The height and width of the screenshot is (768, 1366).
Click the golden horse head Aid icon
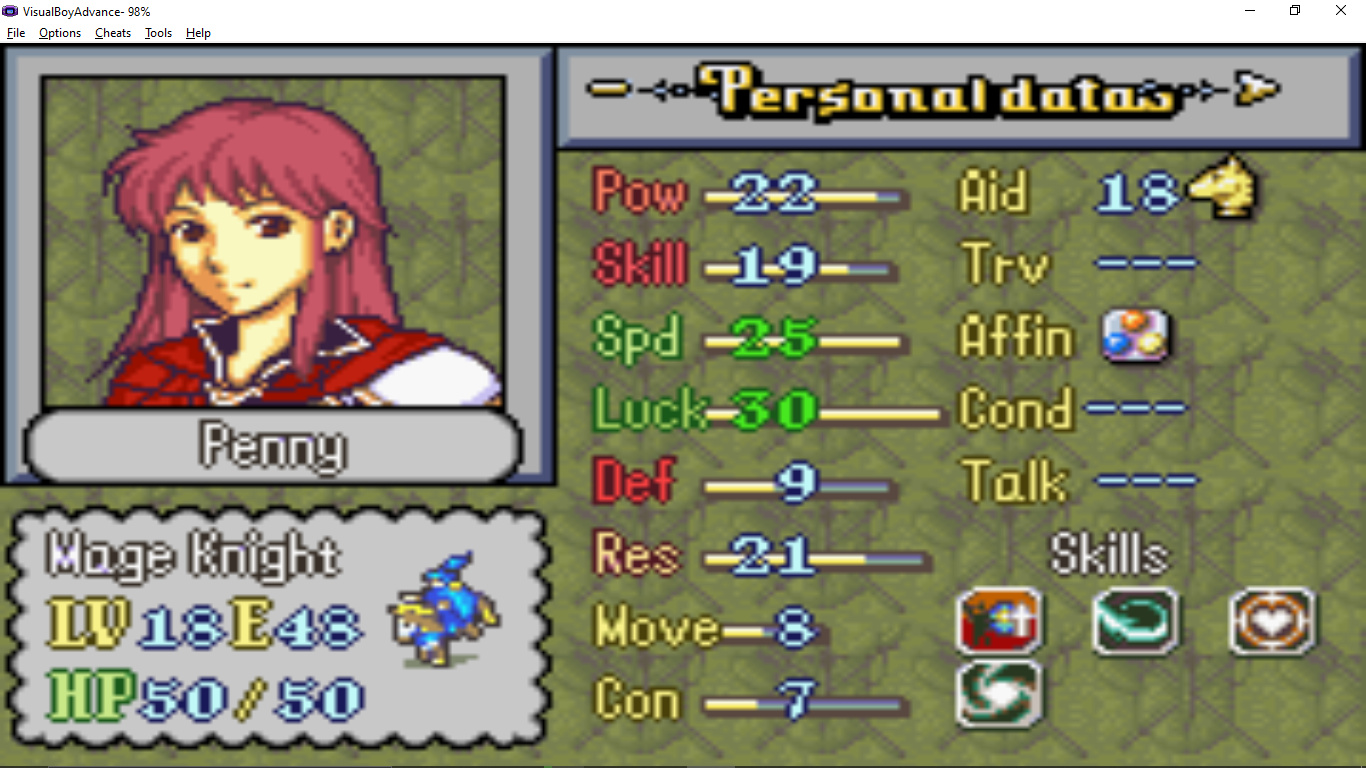pyautogui.click(x=1222, y=188)
